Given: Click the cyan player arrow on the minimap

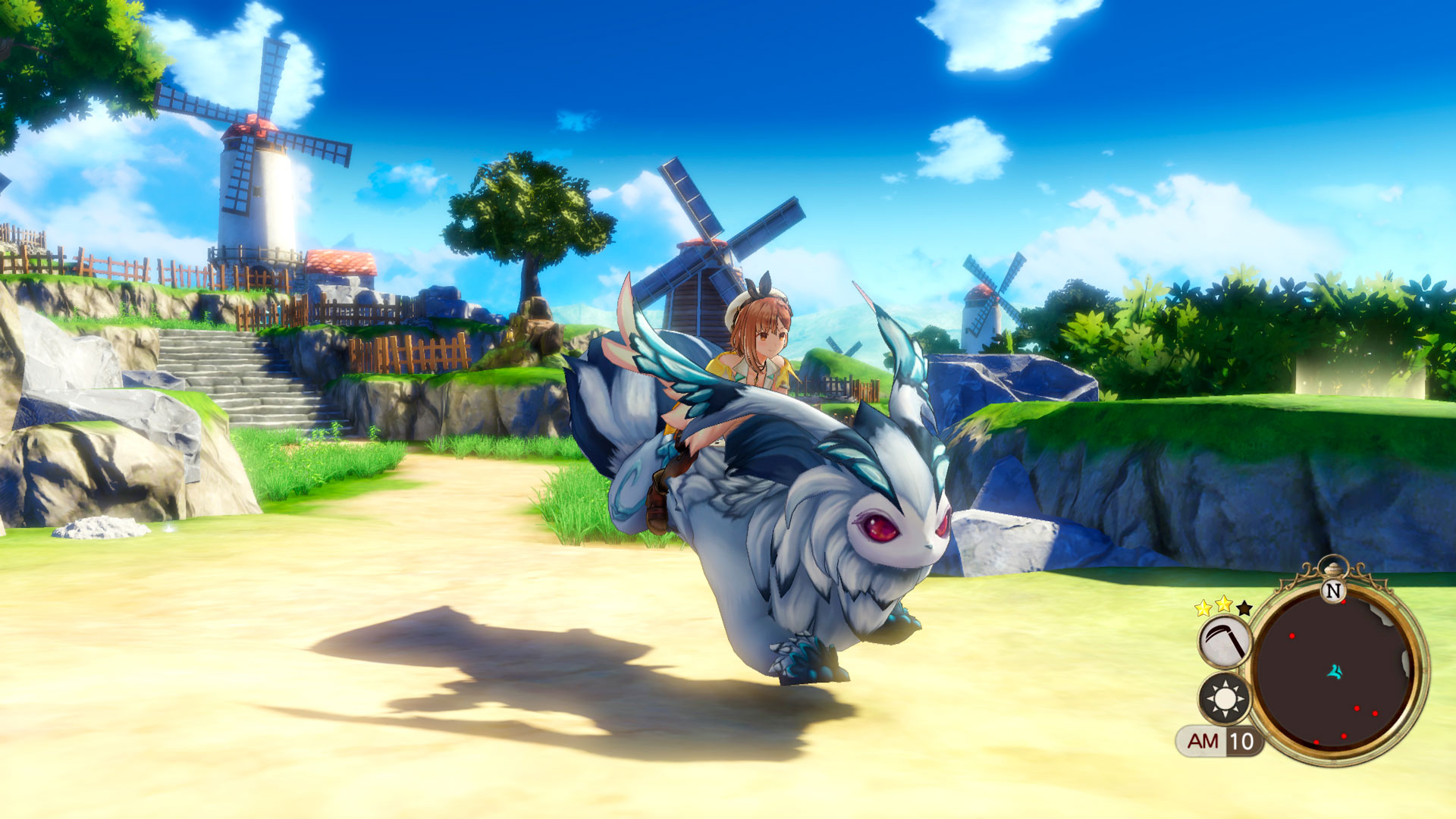Looking at the screenshot, I should click(x=1335, y=673).
